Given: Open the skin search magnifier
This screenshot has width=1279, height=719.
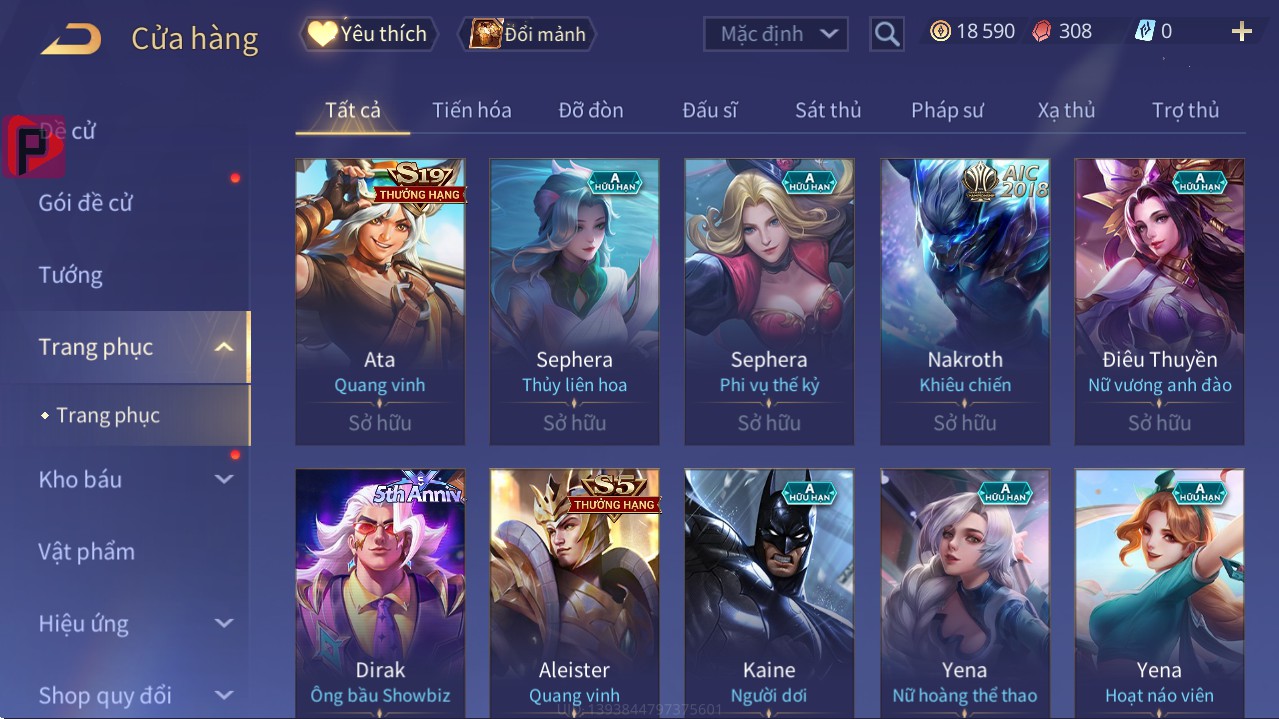Looking at the screenshot, I should click(886, 34).
